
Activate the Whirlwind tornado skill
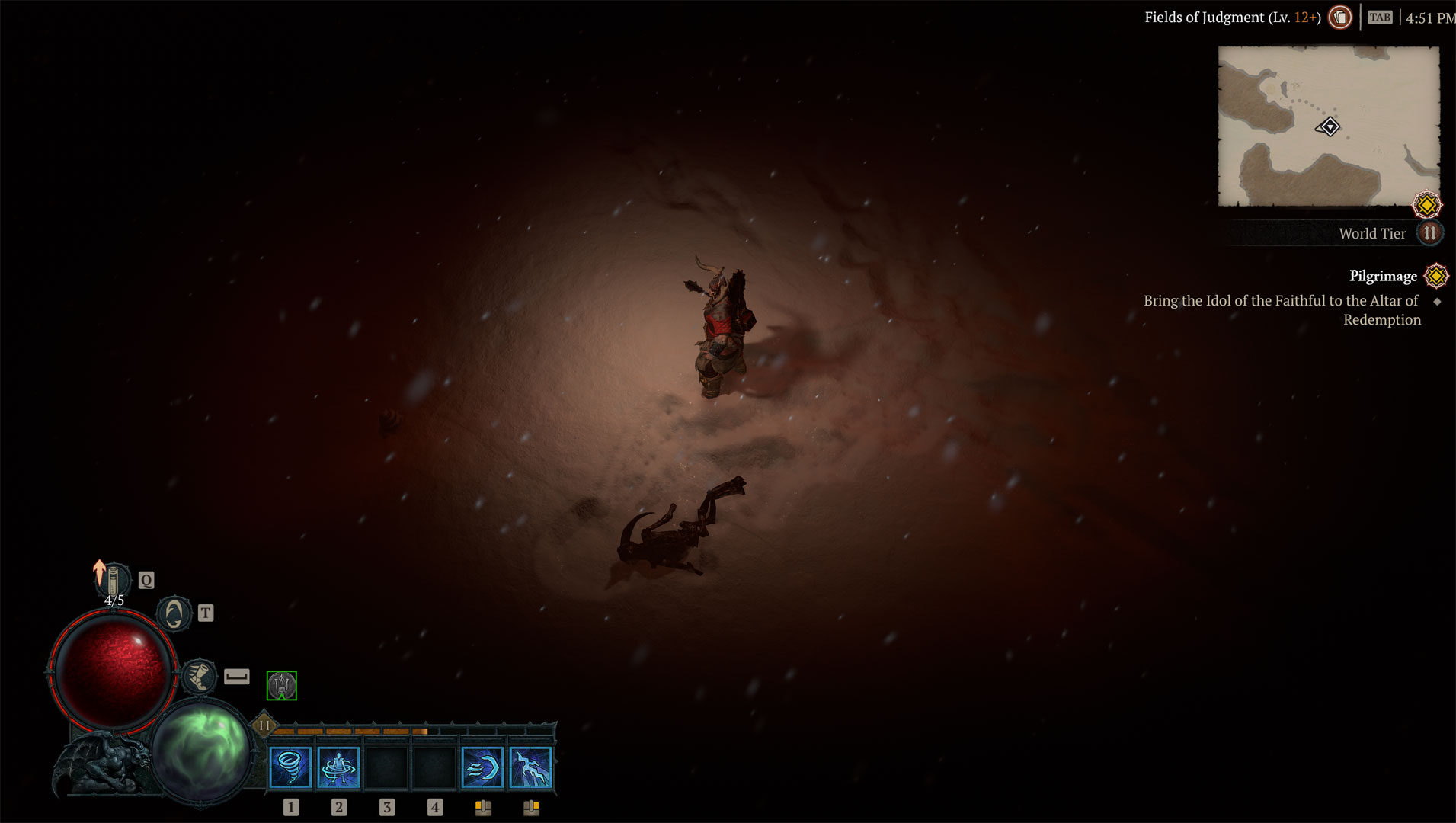290,767
